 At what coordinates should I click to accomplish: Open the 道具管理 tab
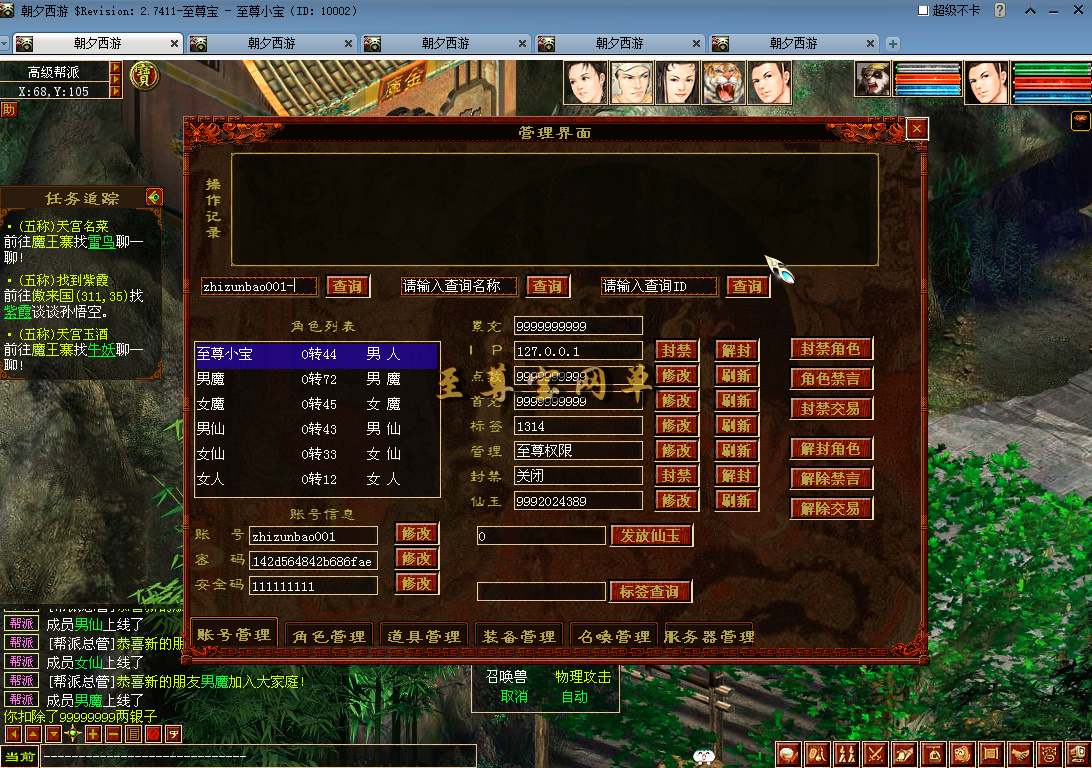tap(424, 636)
